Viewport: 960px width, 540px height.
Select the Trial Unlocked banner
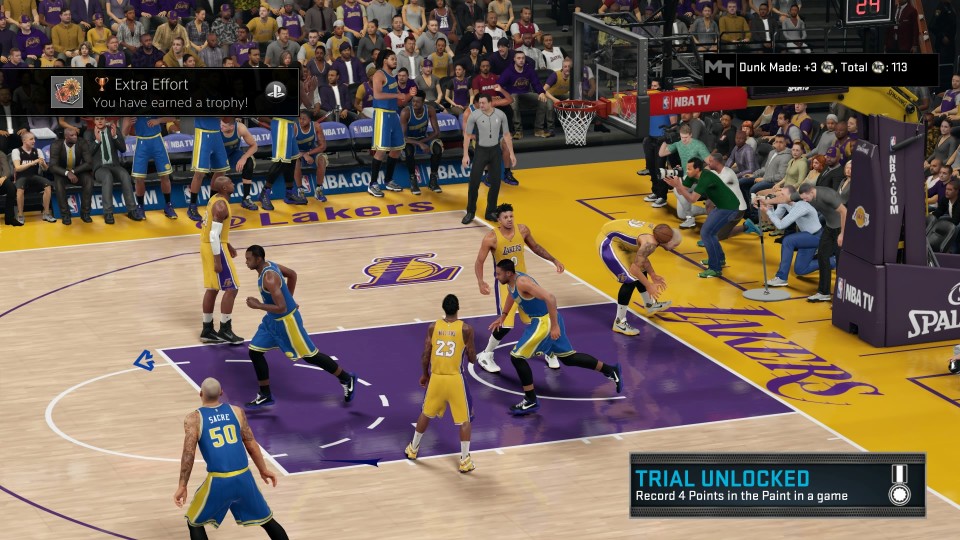[x=760, y=485]
